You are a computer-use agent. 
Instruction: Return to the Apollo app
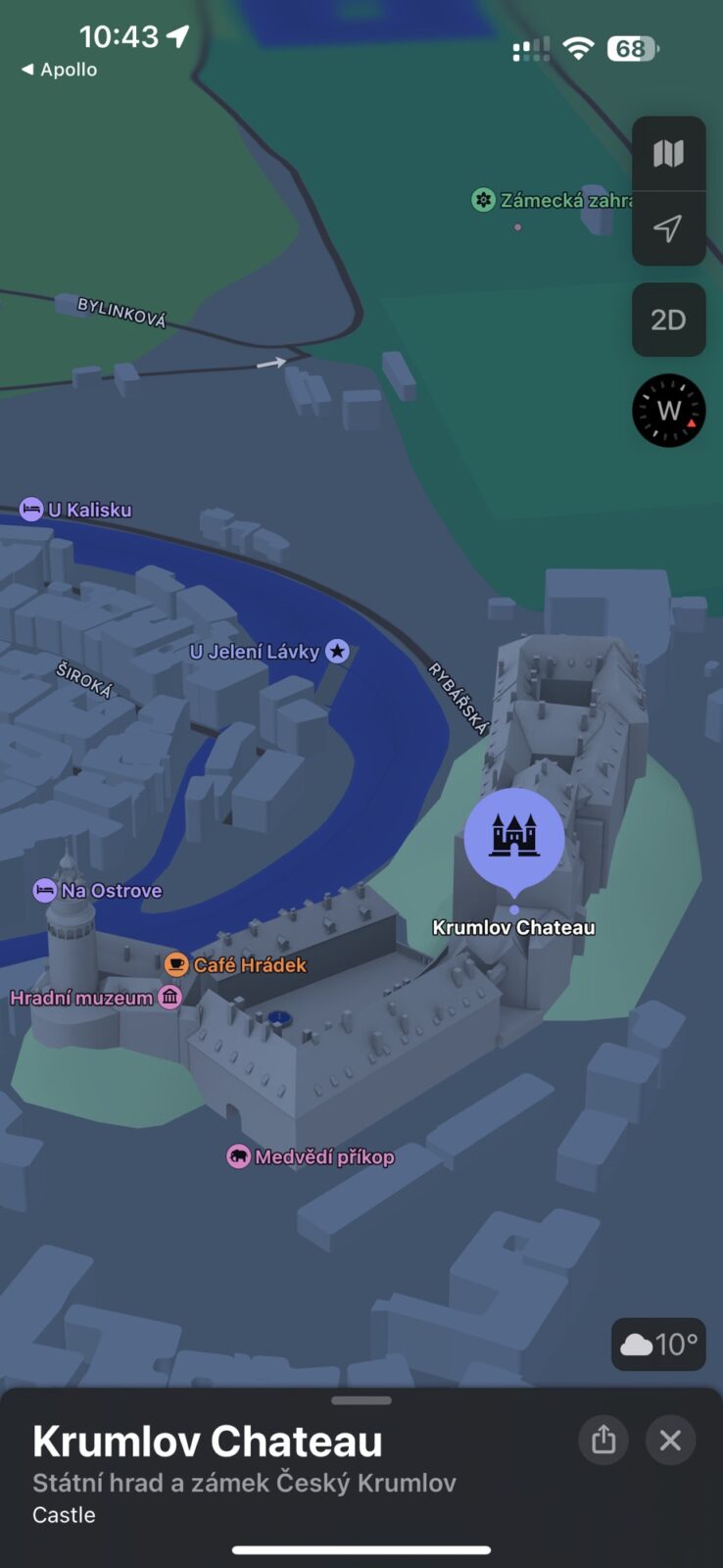point(59,70)
